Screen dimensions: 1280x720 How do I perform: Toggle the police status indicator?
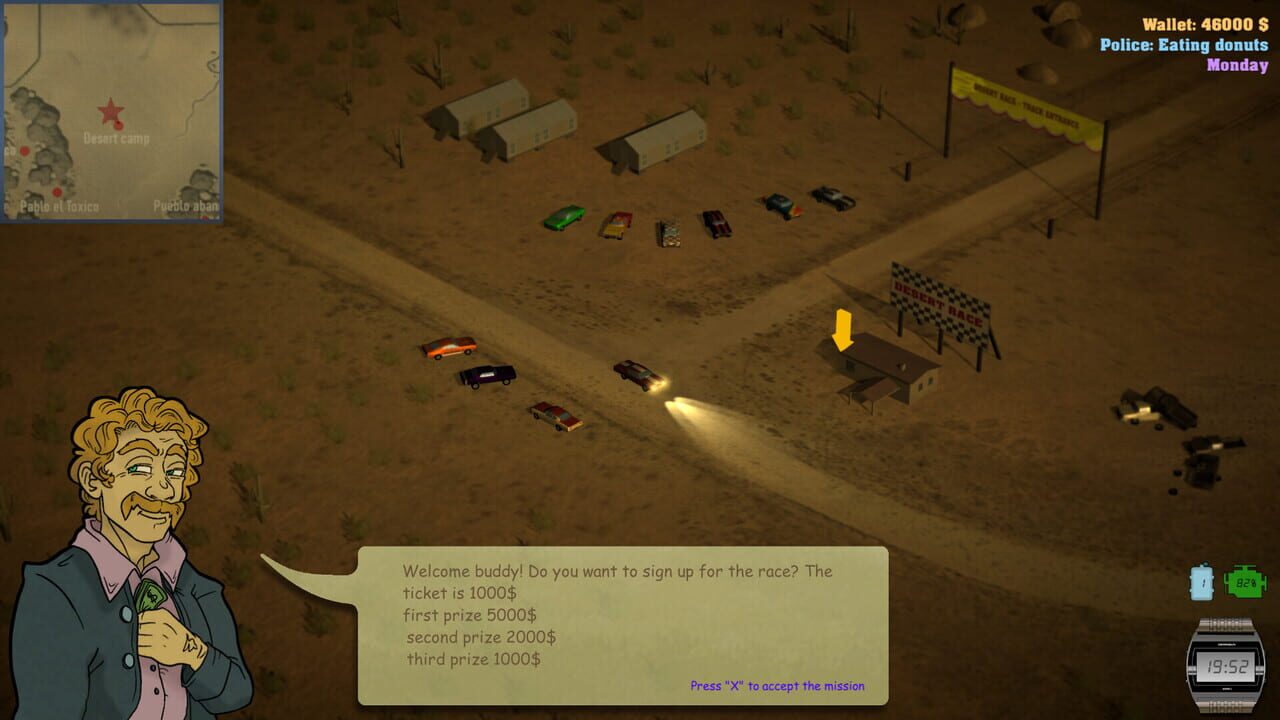click(1185, 43)
